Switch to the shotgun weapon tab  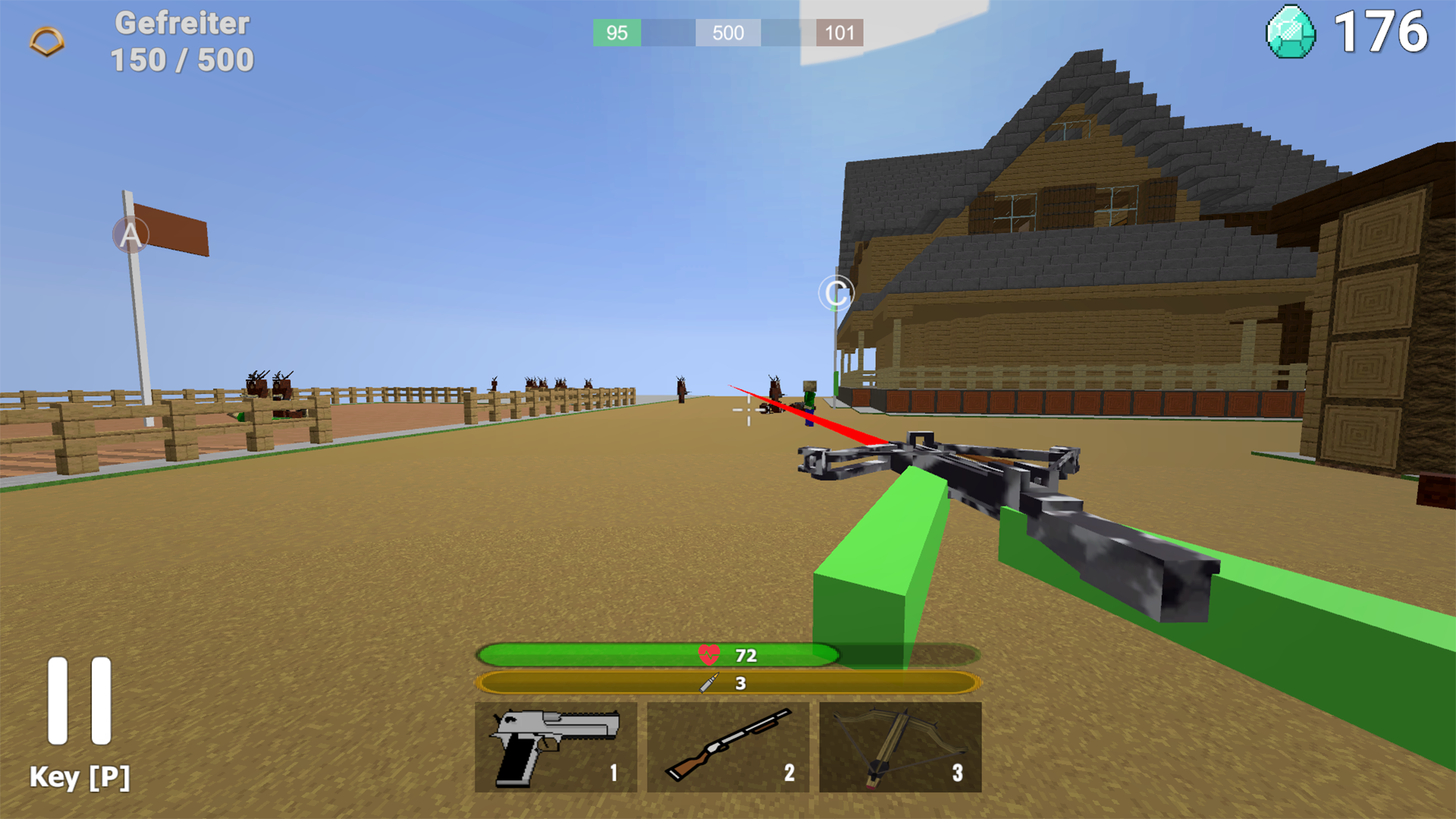(727, 745)
